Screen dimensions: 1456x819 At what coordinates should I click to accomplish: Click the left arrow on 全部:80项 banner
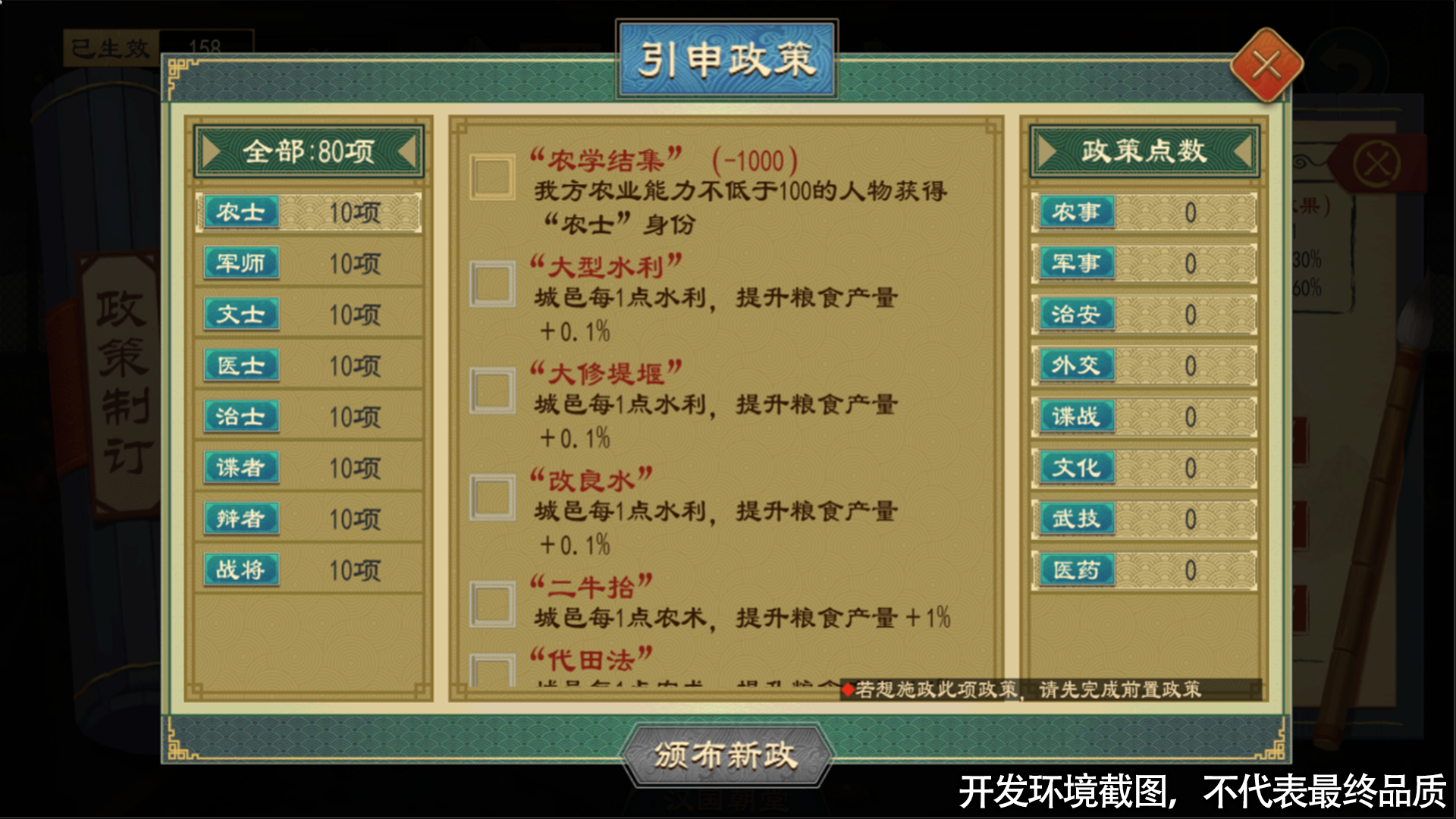click(210, 150)
